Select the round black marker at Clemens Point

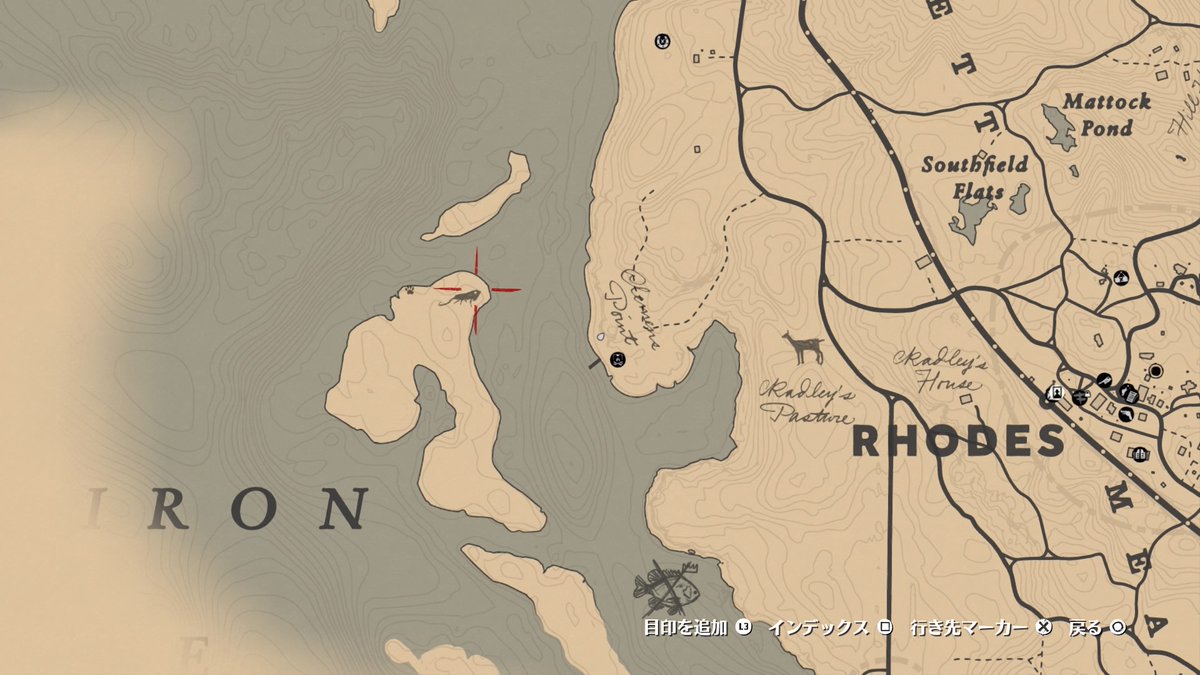616,359
